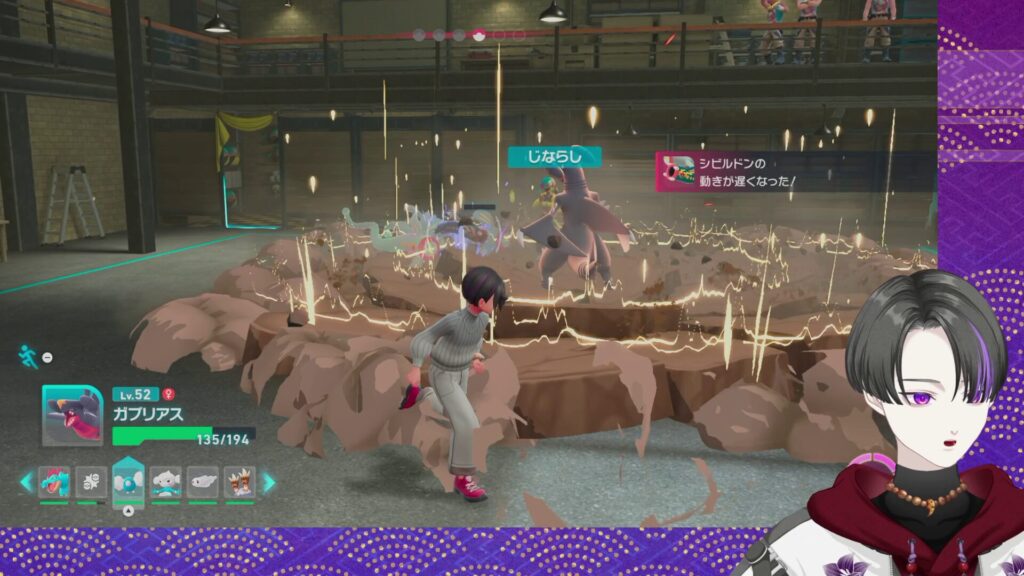Switch to the white-headed, blue-bodied Pokémon slot
The height and width of the screenshot is (576, 1024).
(x=165, y=481)
